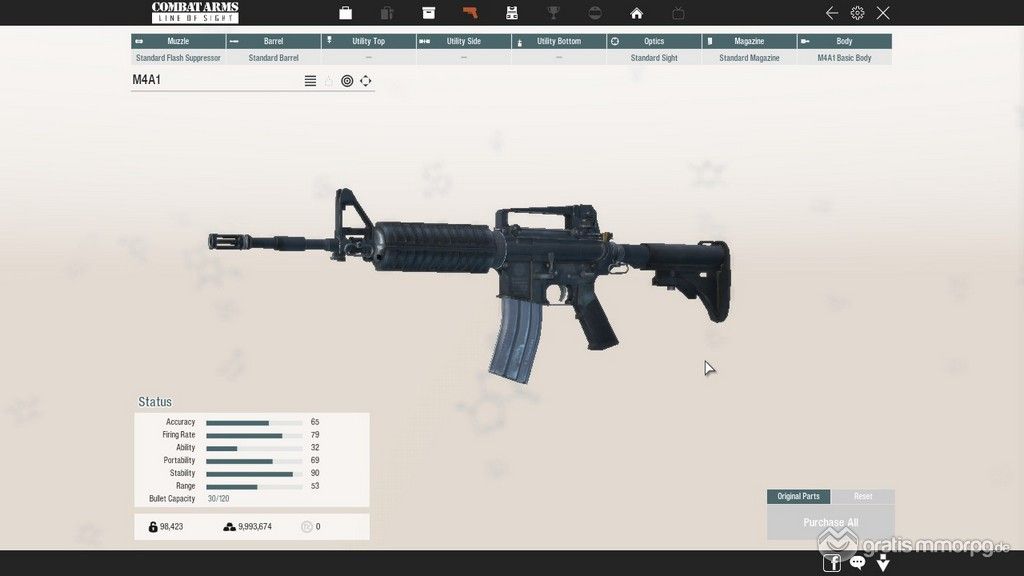This screenshot has height=576, width=1024.
Task: Go back with the arrow icon
Action: coord(832,13)
